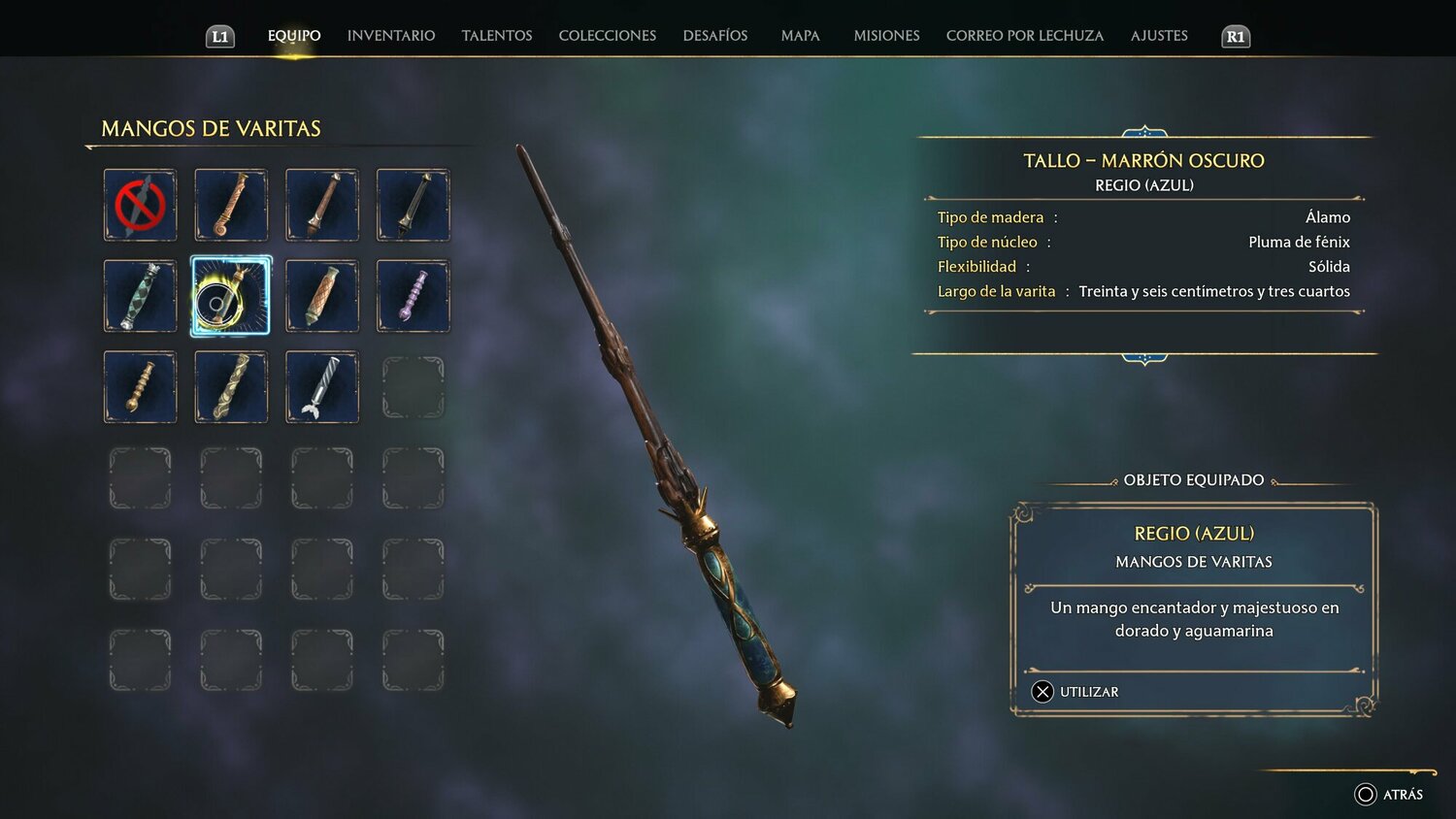This screenshot has width=1456, height=819.
Task: Open the CORREO POR LECHUZA tab
Action: tap(1024, 35)
